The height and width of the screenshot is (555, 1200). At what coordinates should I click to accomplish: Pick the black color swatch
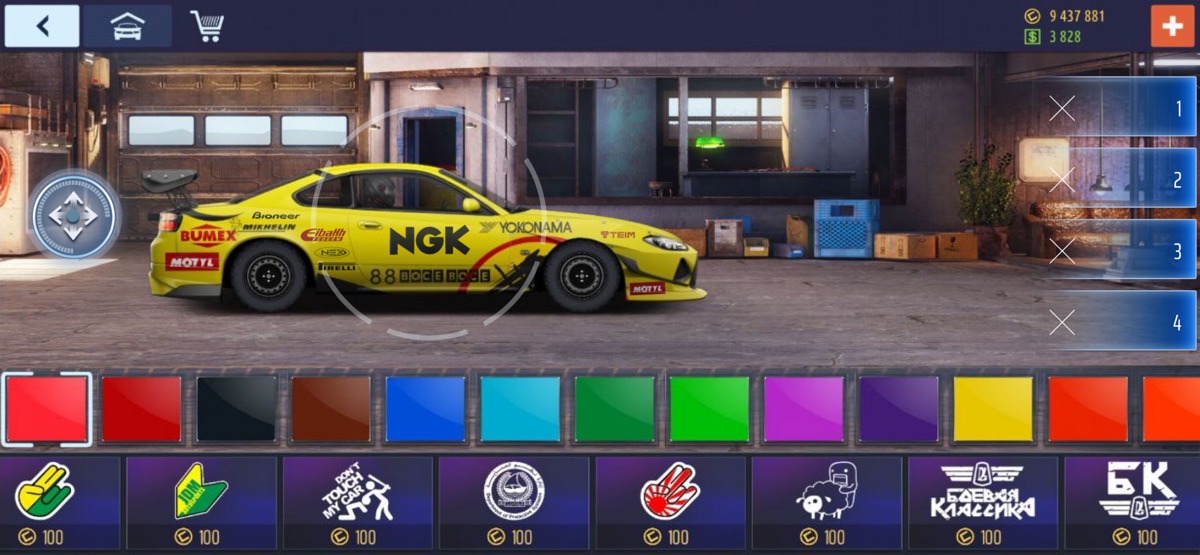(x=236, y=408)
